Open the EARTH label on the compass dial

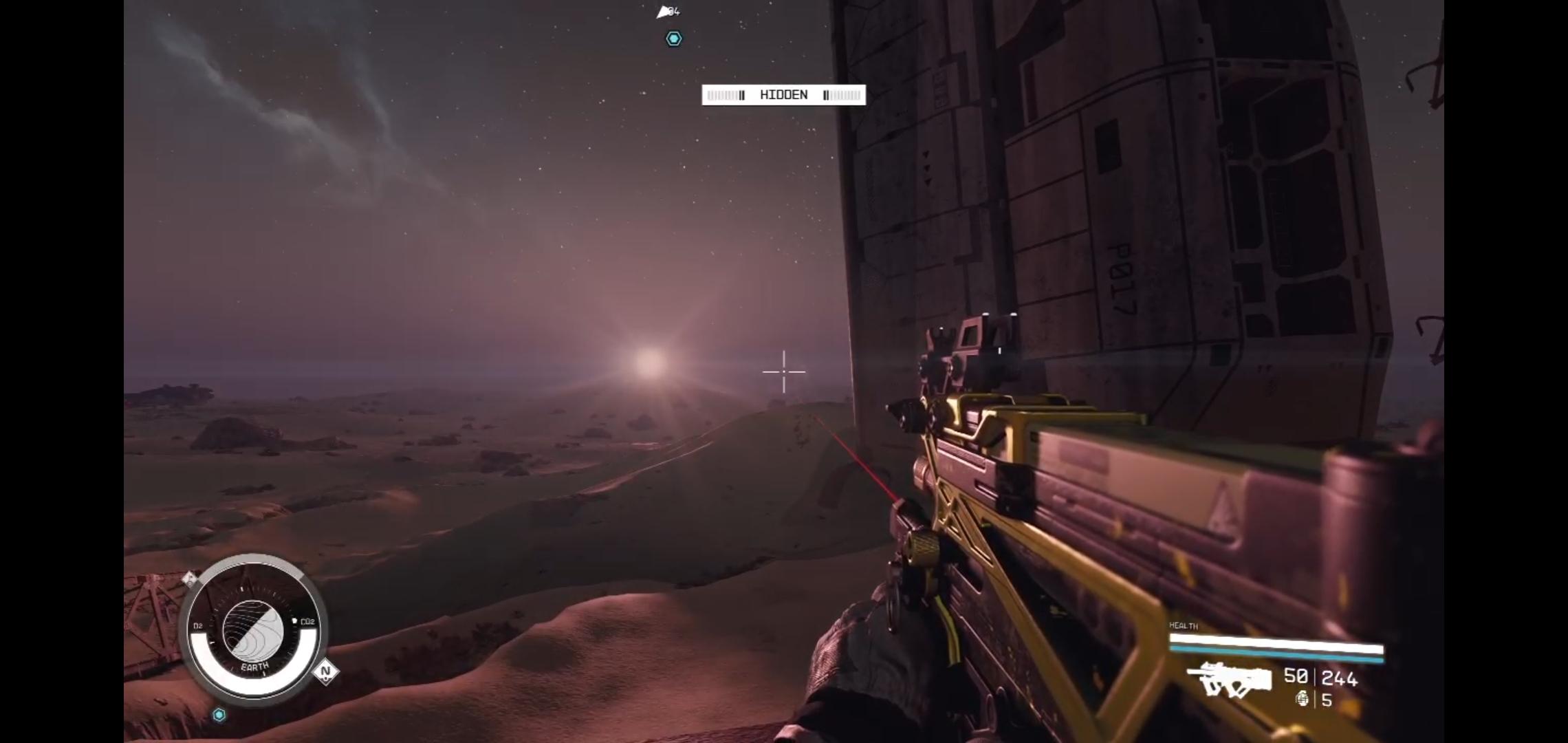(254, 665)
